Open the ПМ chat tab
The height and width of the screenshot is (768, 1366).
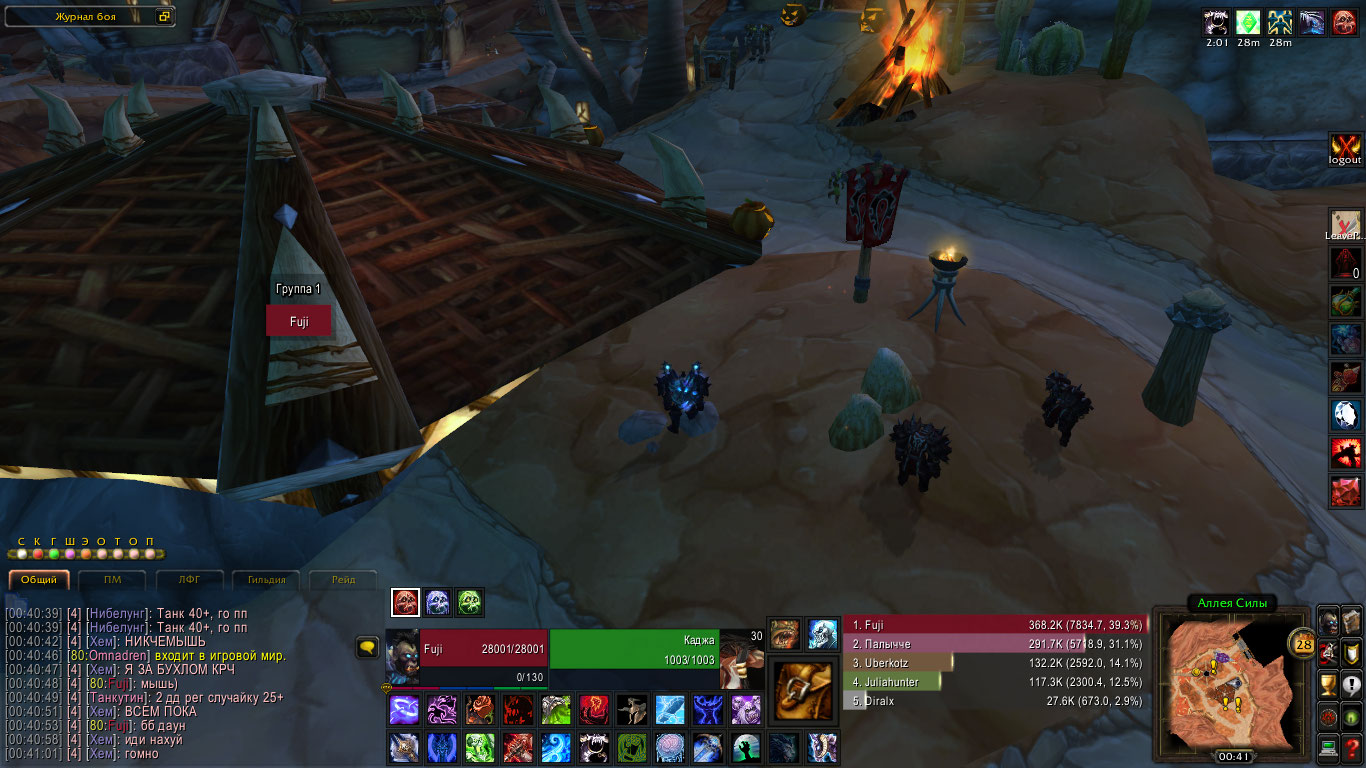(112, 579)
